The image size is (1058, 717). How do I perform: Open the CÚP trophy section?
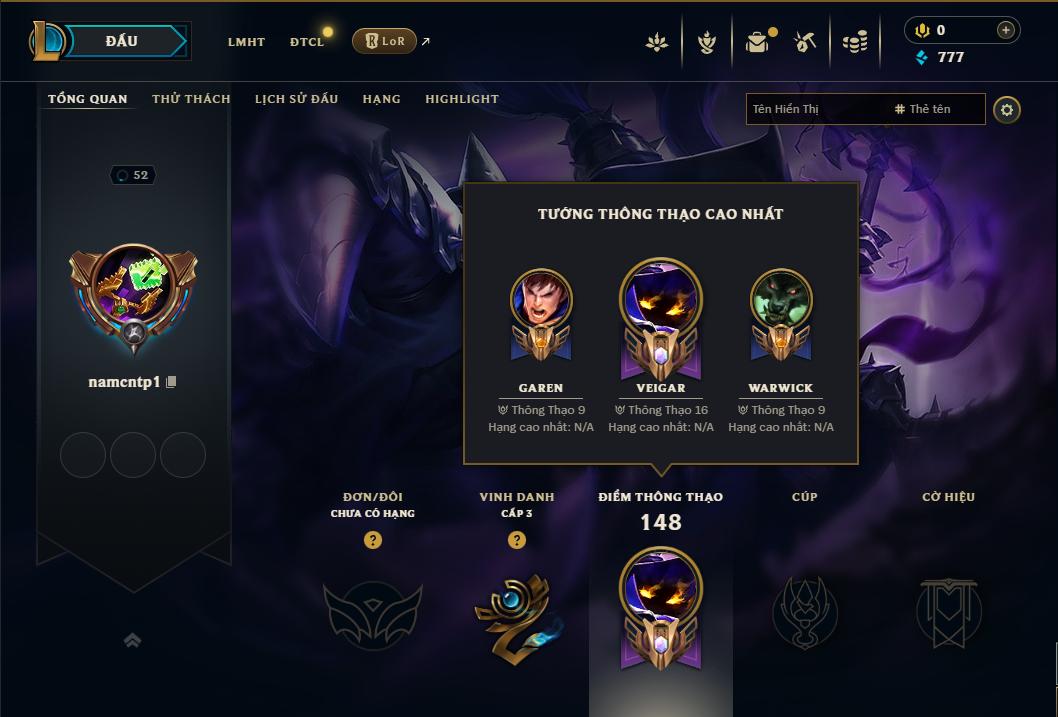804,611
